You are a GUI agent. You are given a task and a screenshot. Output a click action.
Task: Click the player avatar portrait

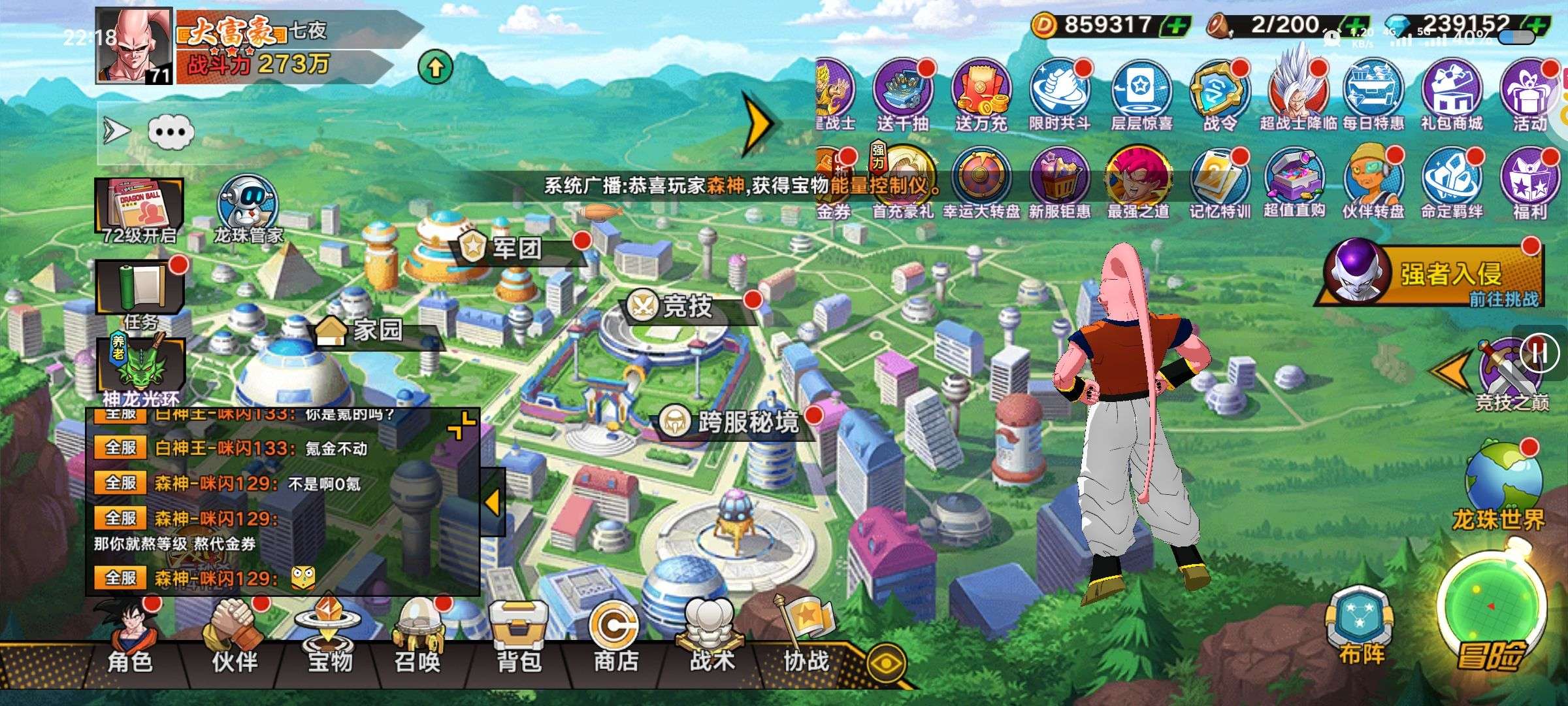pyautogui.click(x=134, y=46)
